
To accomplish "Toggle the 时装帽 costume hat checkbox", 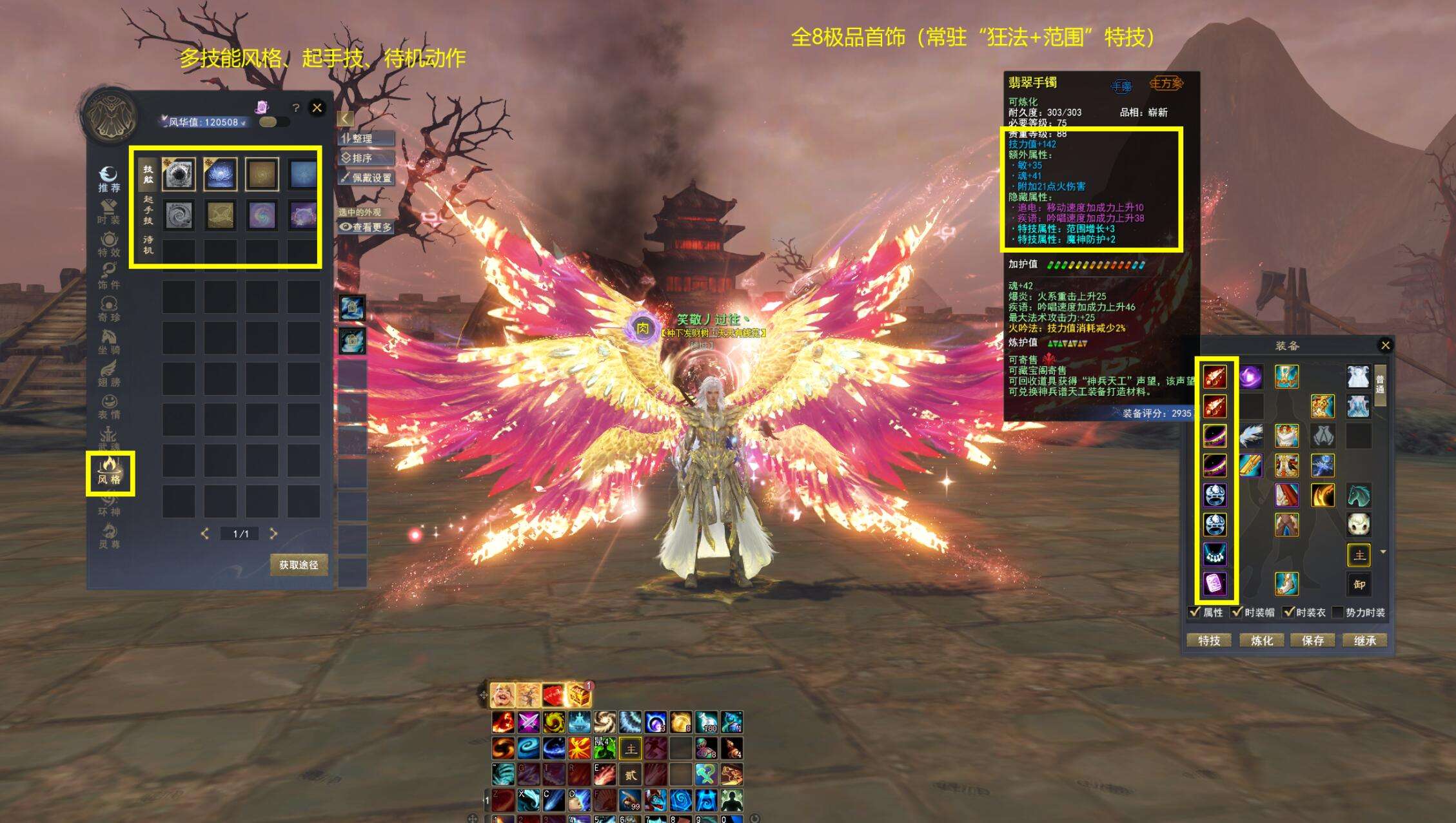I will click(x=1237, y=612).
